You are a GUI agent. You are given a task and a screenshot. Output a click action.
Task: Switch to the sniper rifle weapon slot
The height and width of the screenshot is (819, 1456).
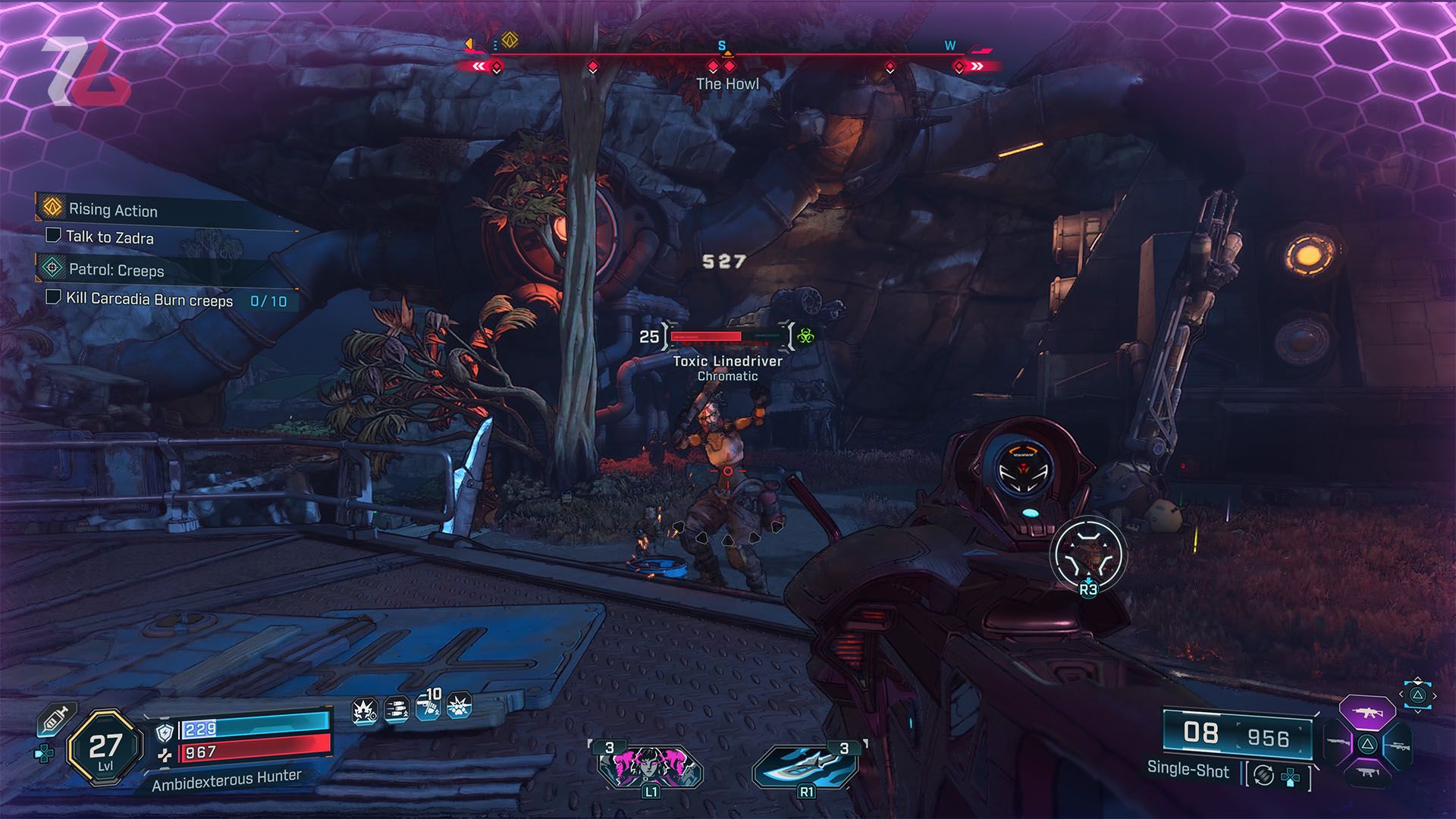[x=1400, y=746]
